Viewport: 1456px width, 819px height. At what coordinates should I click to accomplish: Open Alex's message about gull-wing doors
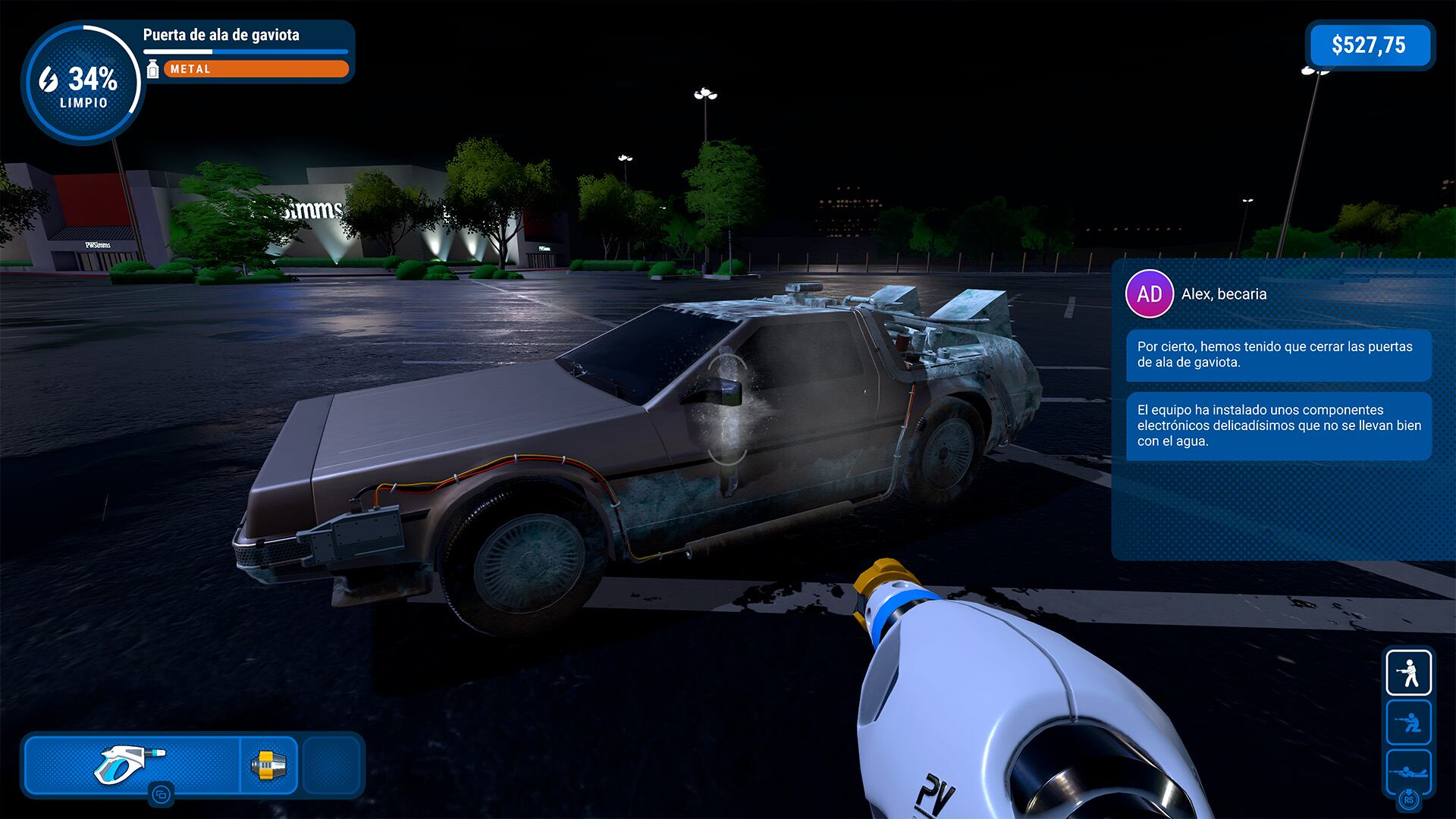click(x=1279, y=354)
